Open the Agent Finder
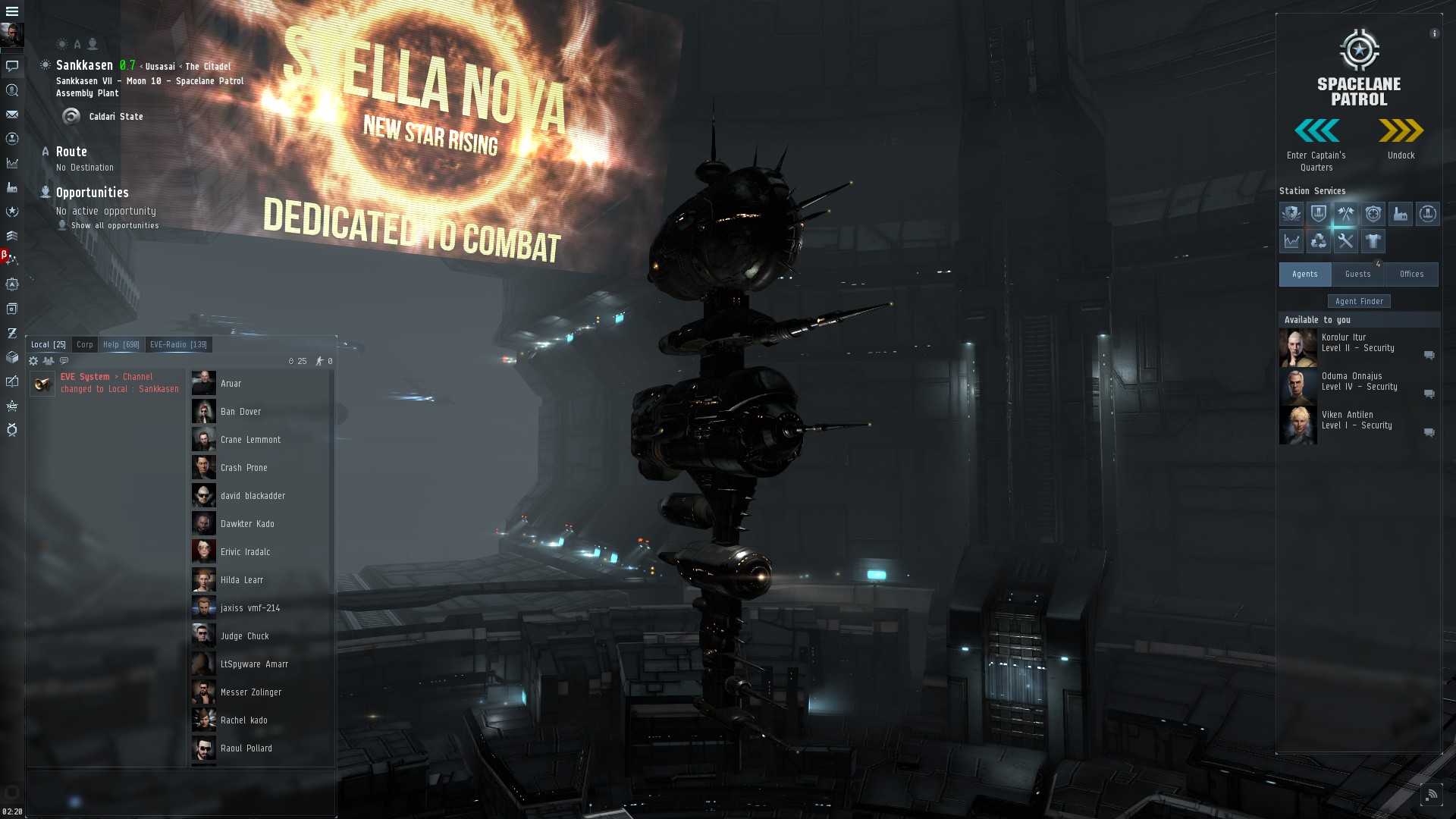Viewport: 1456px width, 819px height. coord(1359,300)
